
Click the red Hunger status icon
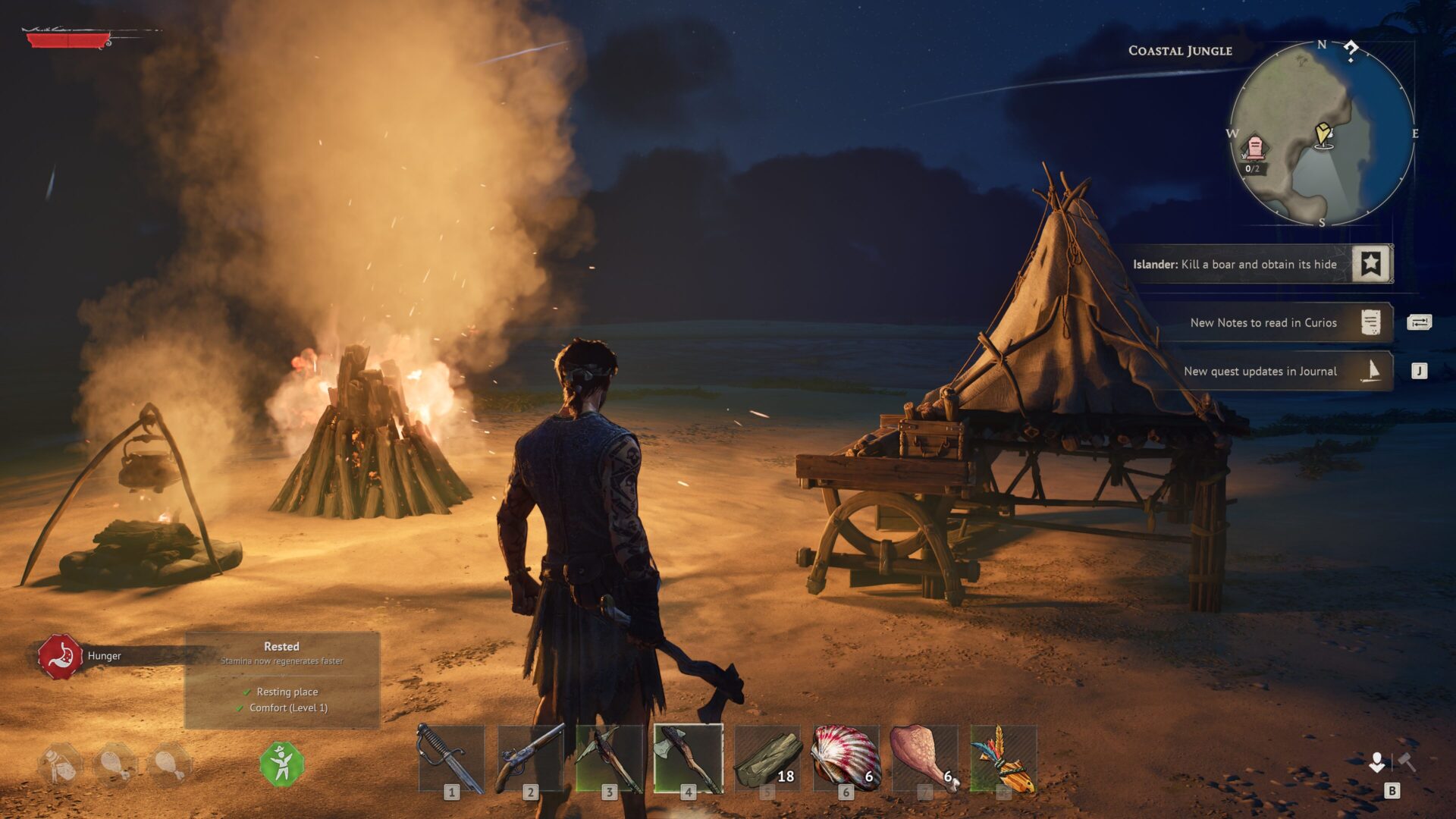click(61, 656)
